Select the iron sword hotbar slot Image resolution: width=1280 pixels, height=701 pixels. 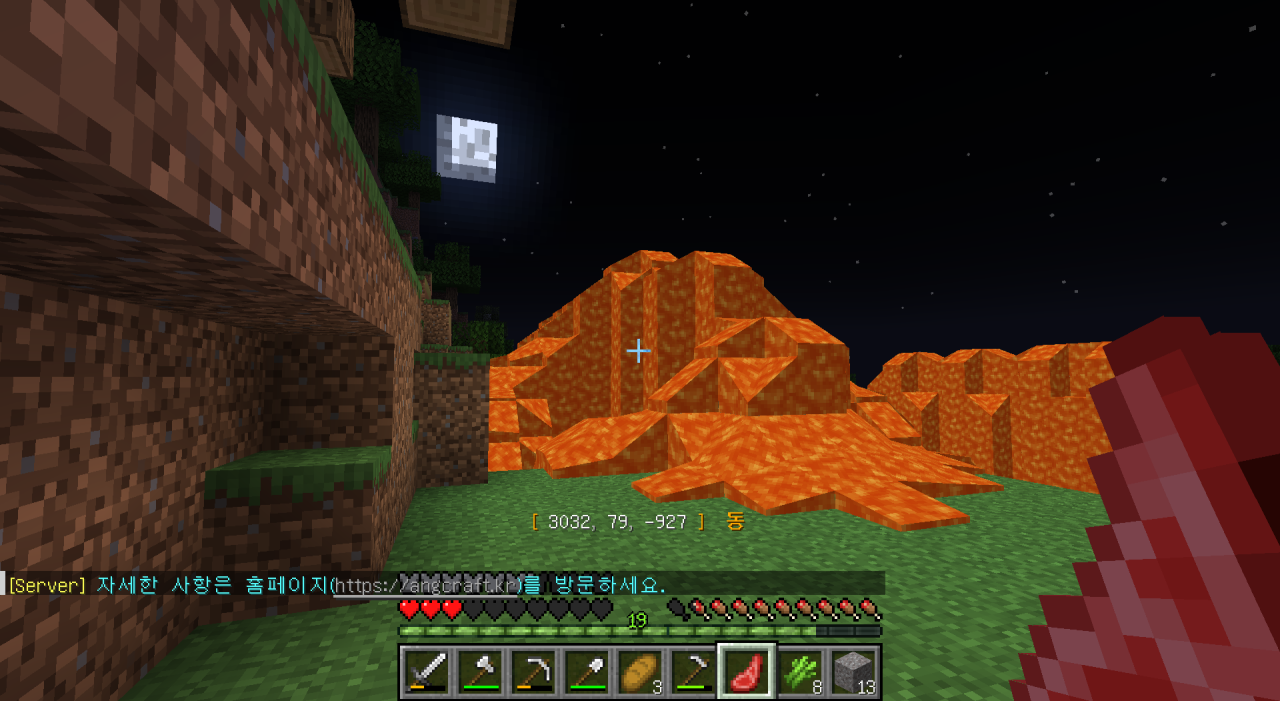[x=425, y=672]
